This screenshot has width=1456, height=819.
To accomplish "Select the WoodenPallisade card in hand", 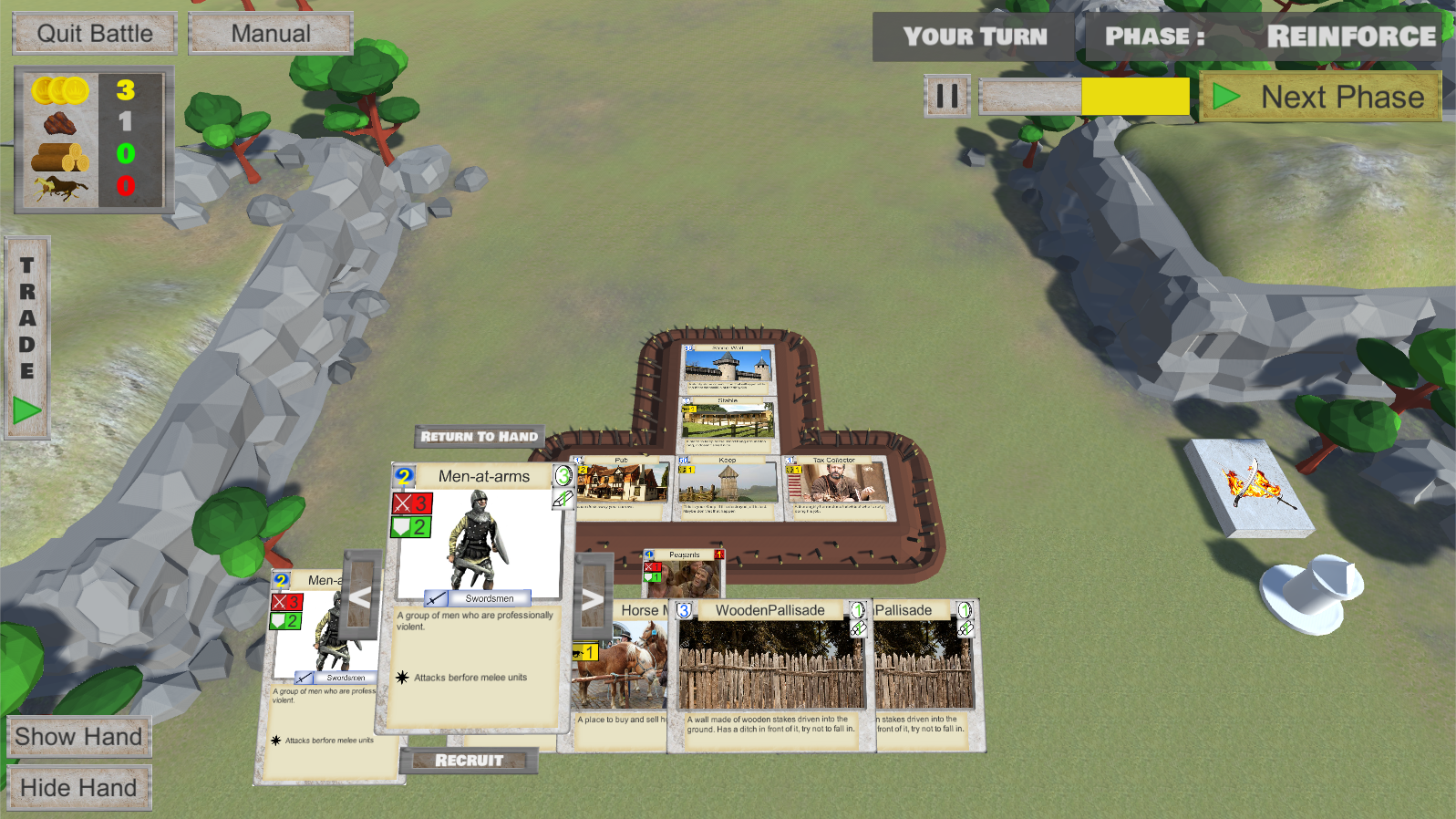I will click(x=770, y=675).
